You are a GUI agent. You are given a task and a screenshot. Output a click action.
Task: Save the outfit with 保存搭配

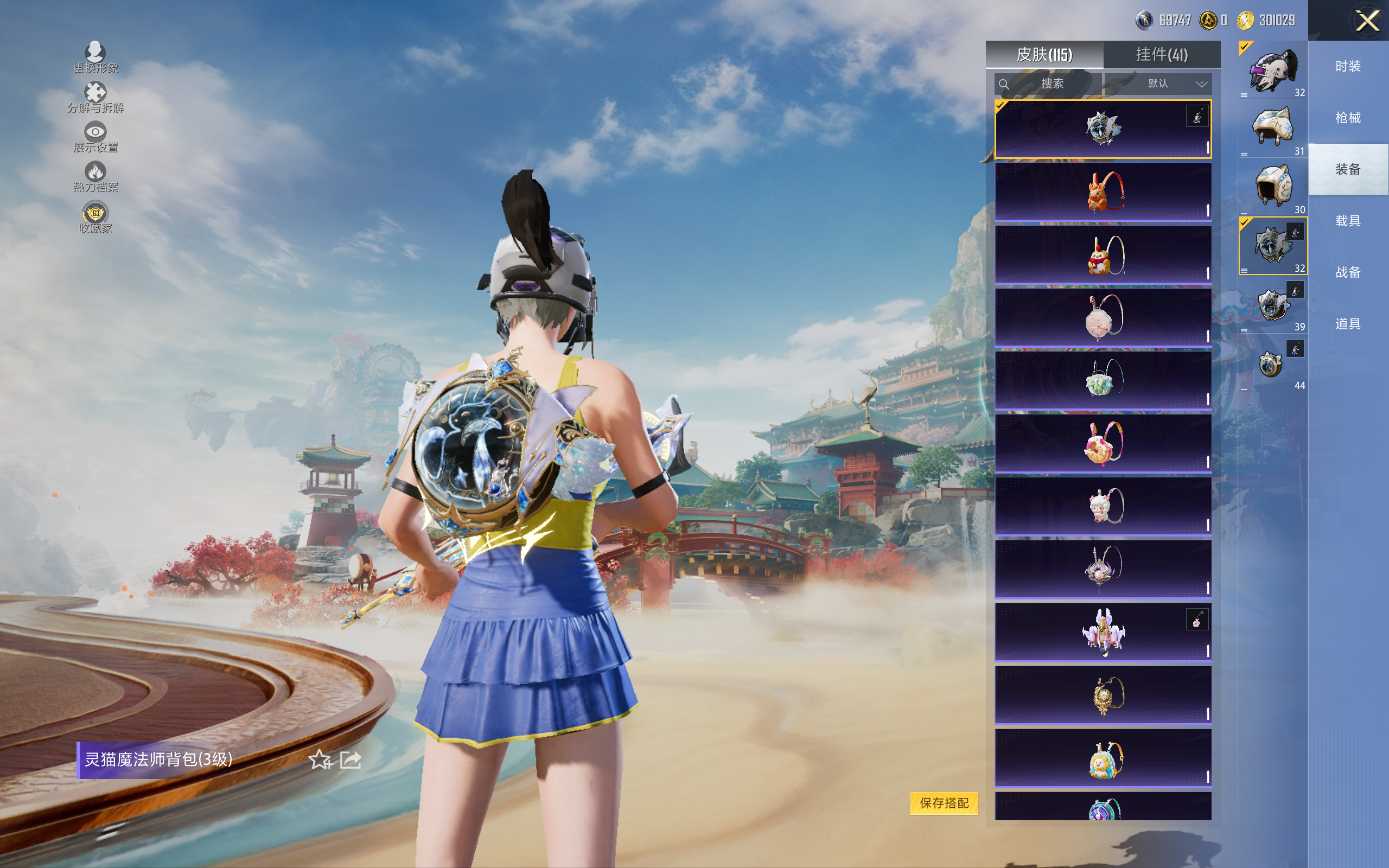tap(944, 802)
